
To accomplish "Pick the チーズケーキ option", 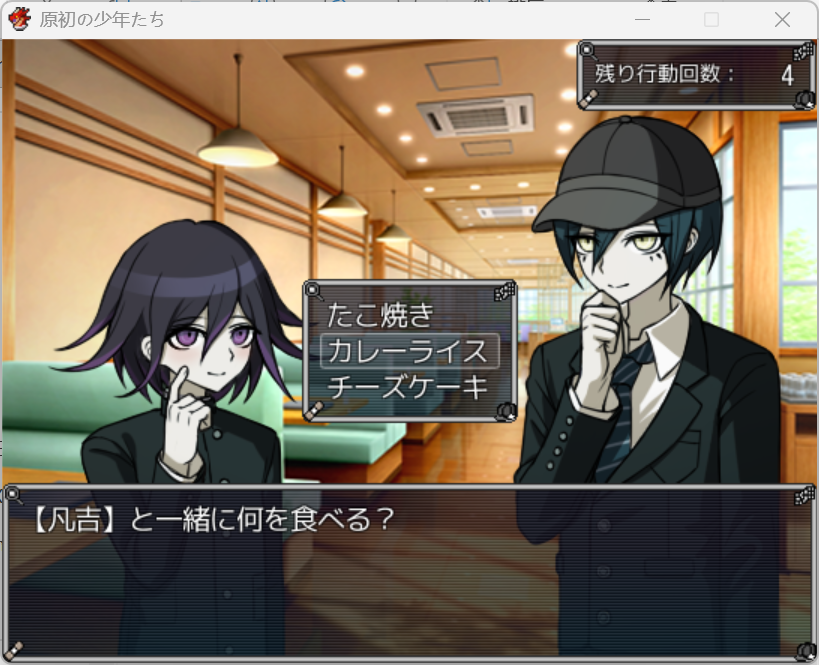I will (x=407, y=386).
